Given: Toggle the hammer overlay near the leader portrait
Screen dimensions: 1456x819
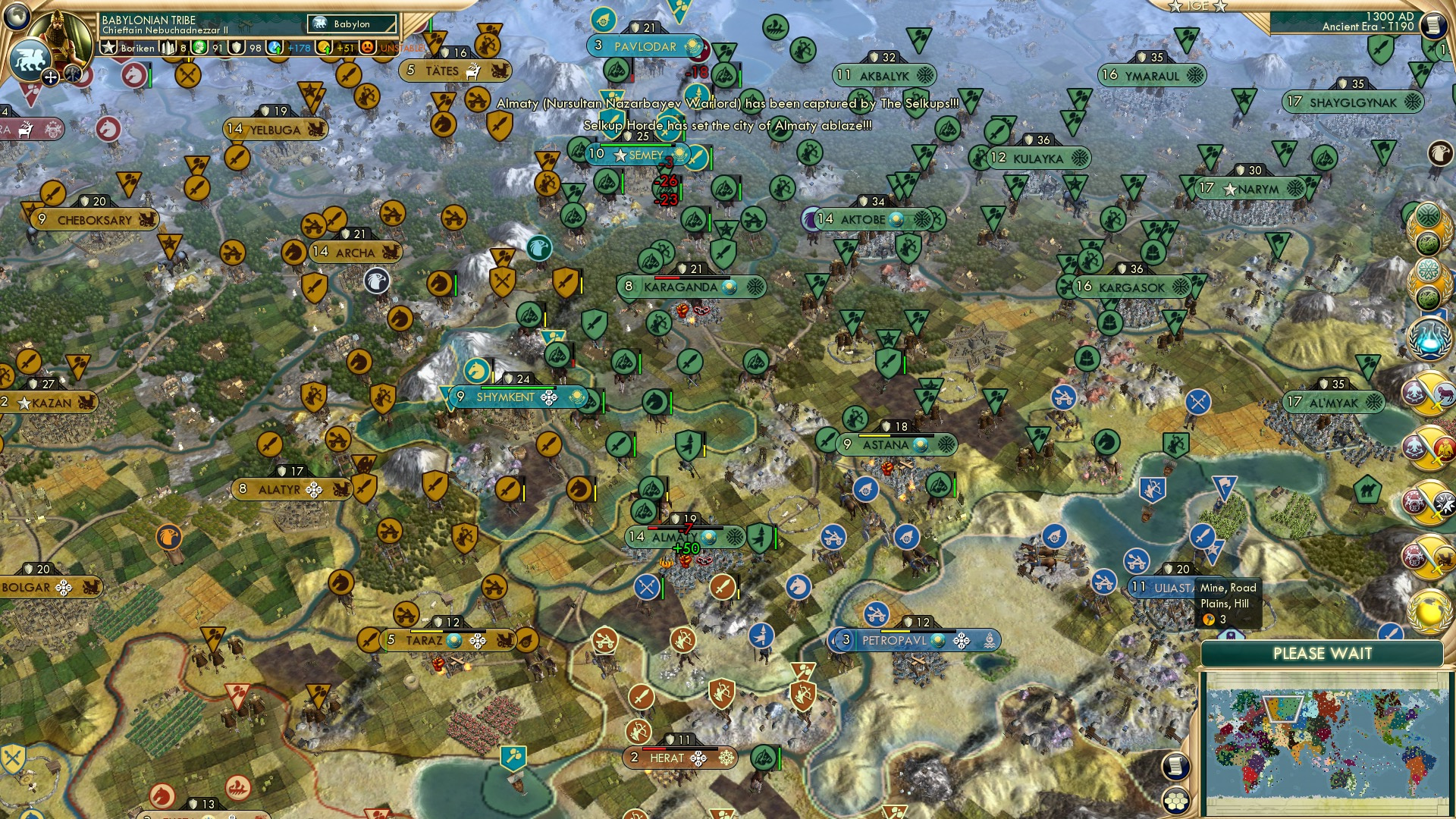Looking at the screenshot, I should [71, 75].
